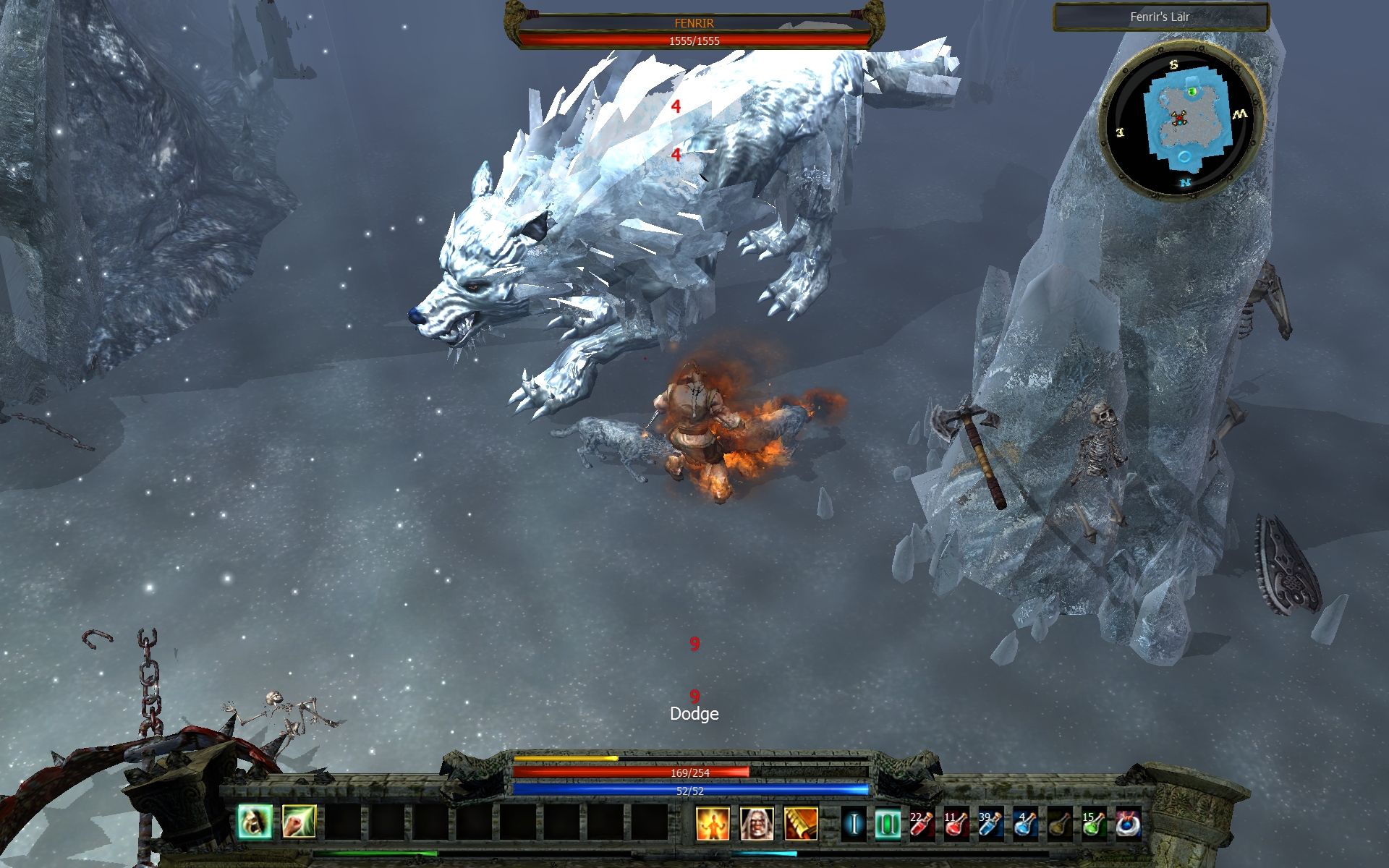
Task: Select the glowing fiery figure icon
Action: [x=713, y=824]
